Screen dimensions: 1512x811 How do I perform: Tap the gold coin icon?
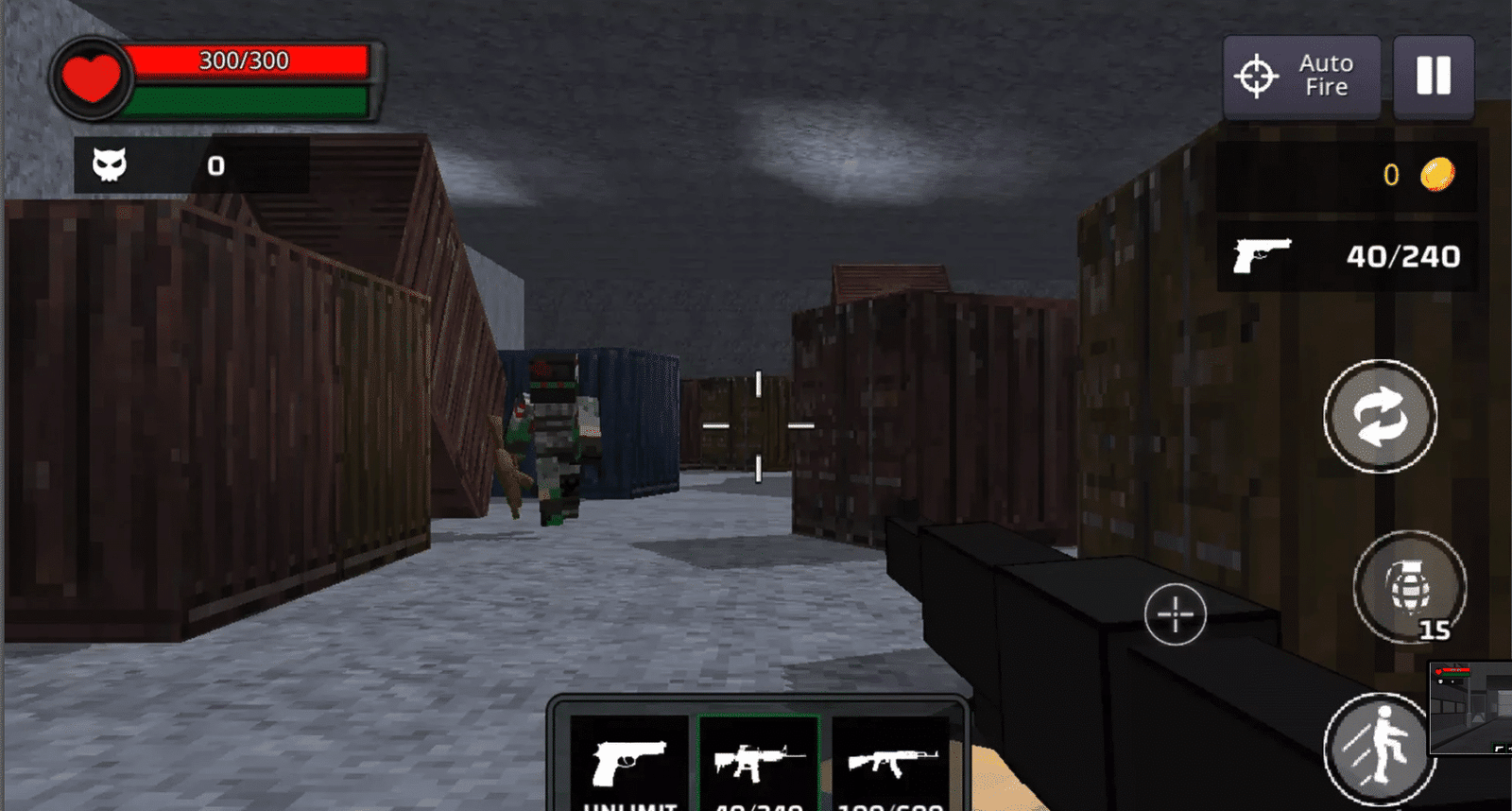click(x=1437, y=175)
